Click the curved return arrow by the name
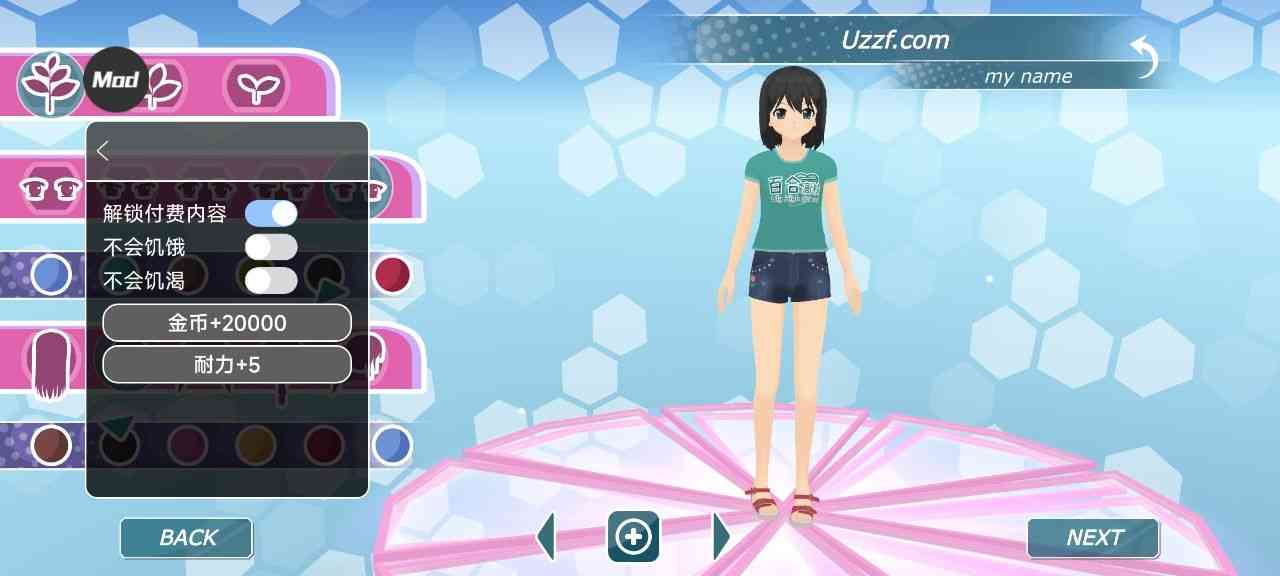The height and width of the screenshot is (576, 1280). 1145,57
